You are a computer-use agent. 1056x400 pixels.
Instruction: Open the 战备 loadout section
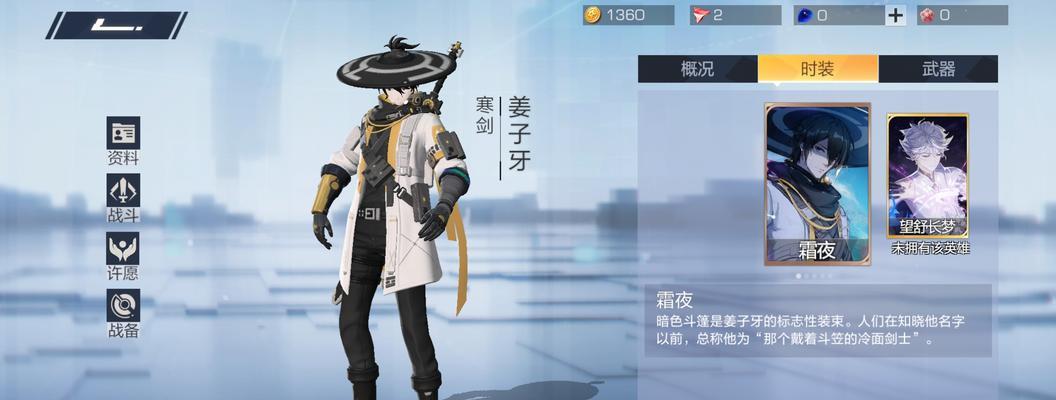click(123, 311)
